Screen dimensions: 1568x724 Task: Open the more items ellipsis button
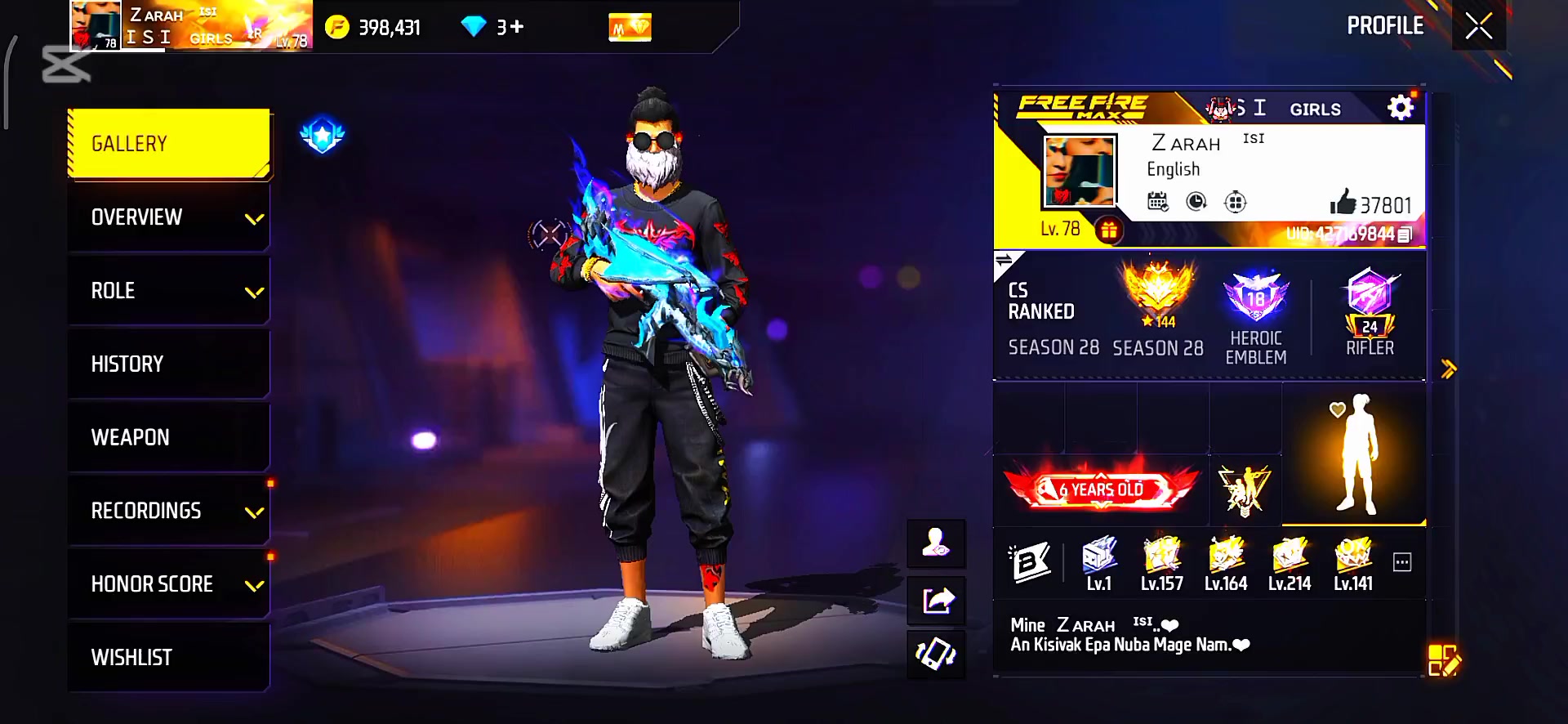[x=1402, y=562]
